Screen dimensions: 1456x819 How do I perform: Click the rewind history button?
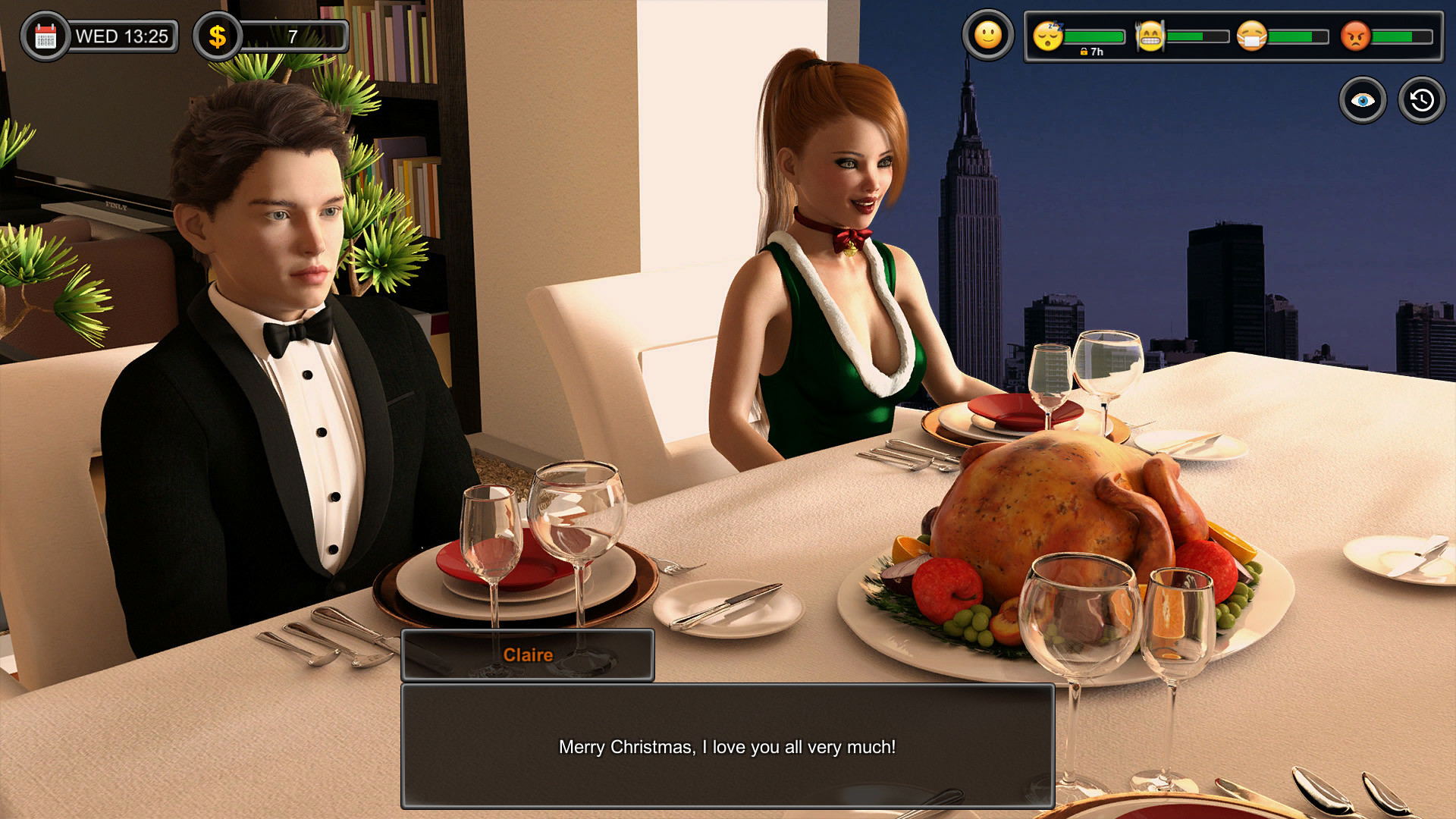pos(1420,99)
